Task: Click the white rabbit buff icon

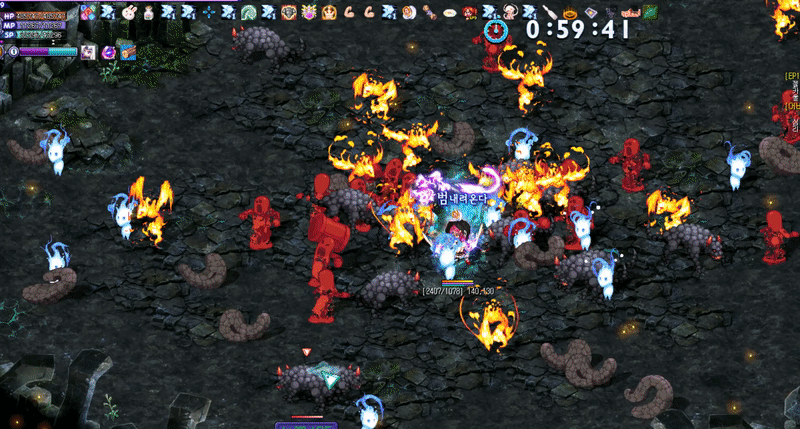Action: 129,12
